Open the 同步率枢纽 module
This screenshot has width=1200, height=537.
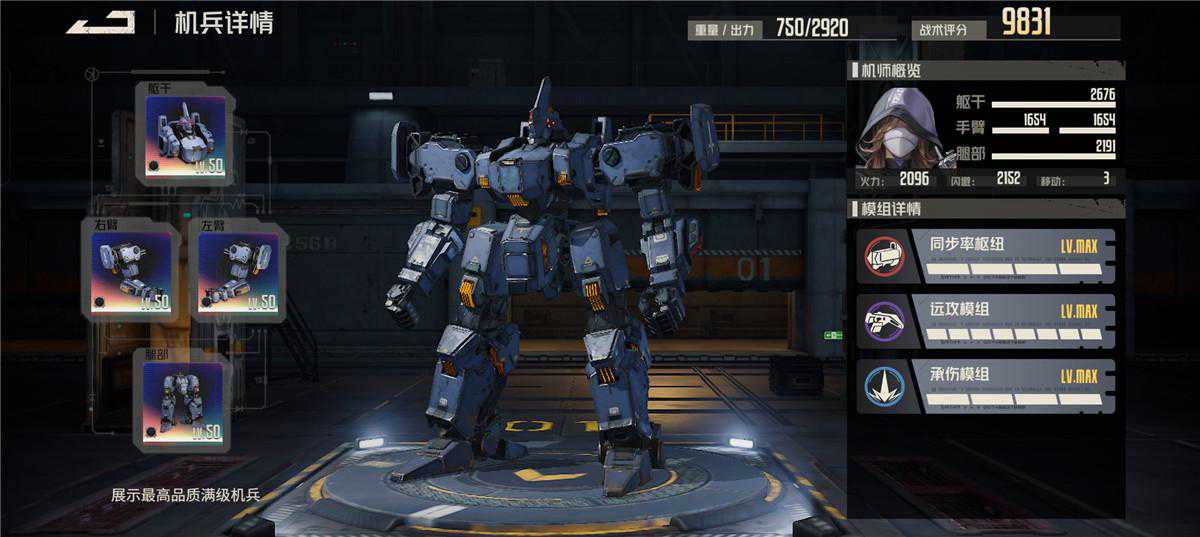[986, 255]
